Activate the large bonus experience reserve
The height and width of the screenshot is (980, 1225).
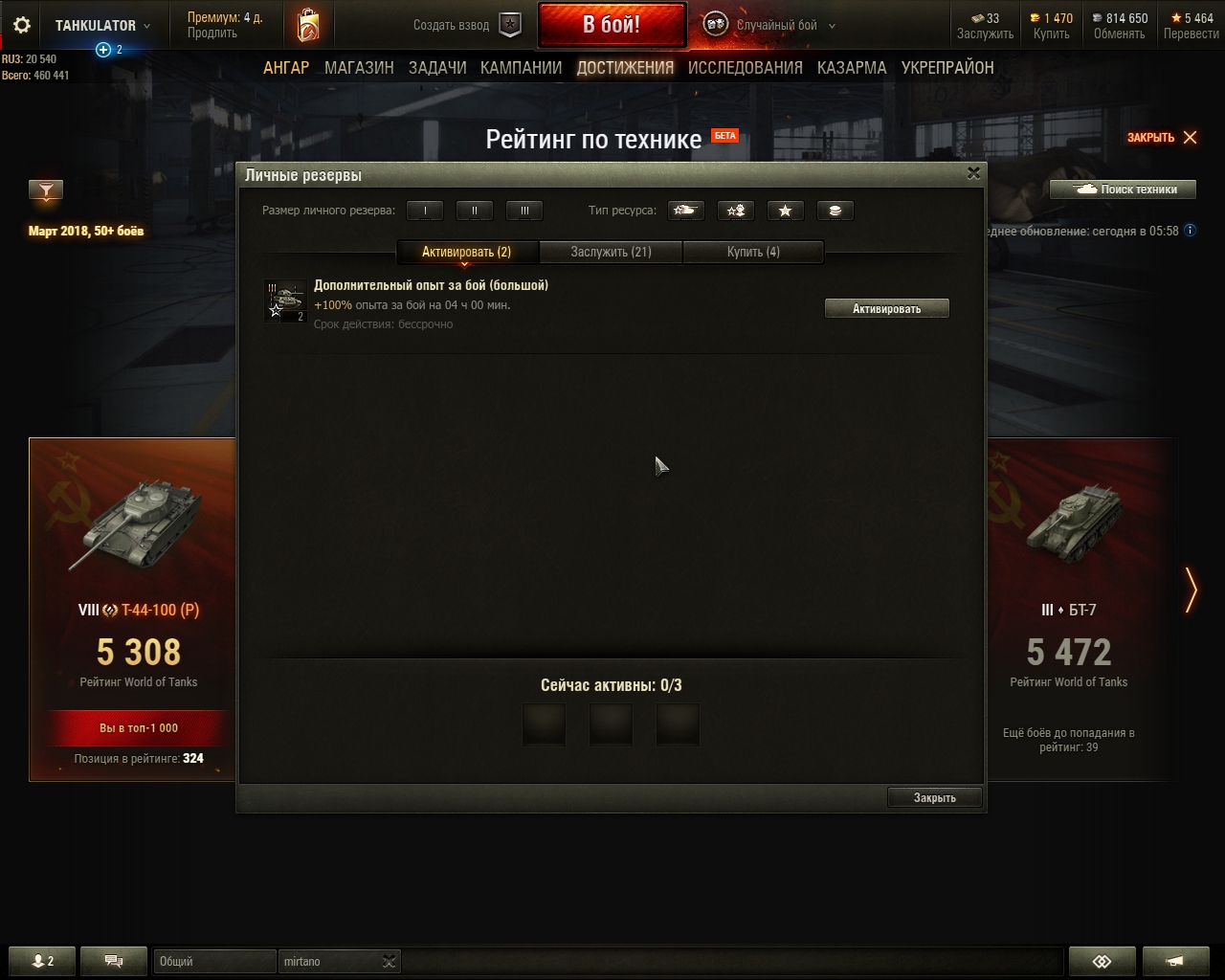coord(886,308)
